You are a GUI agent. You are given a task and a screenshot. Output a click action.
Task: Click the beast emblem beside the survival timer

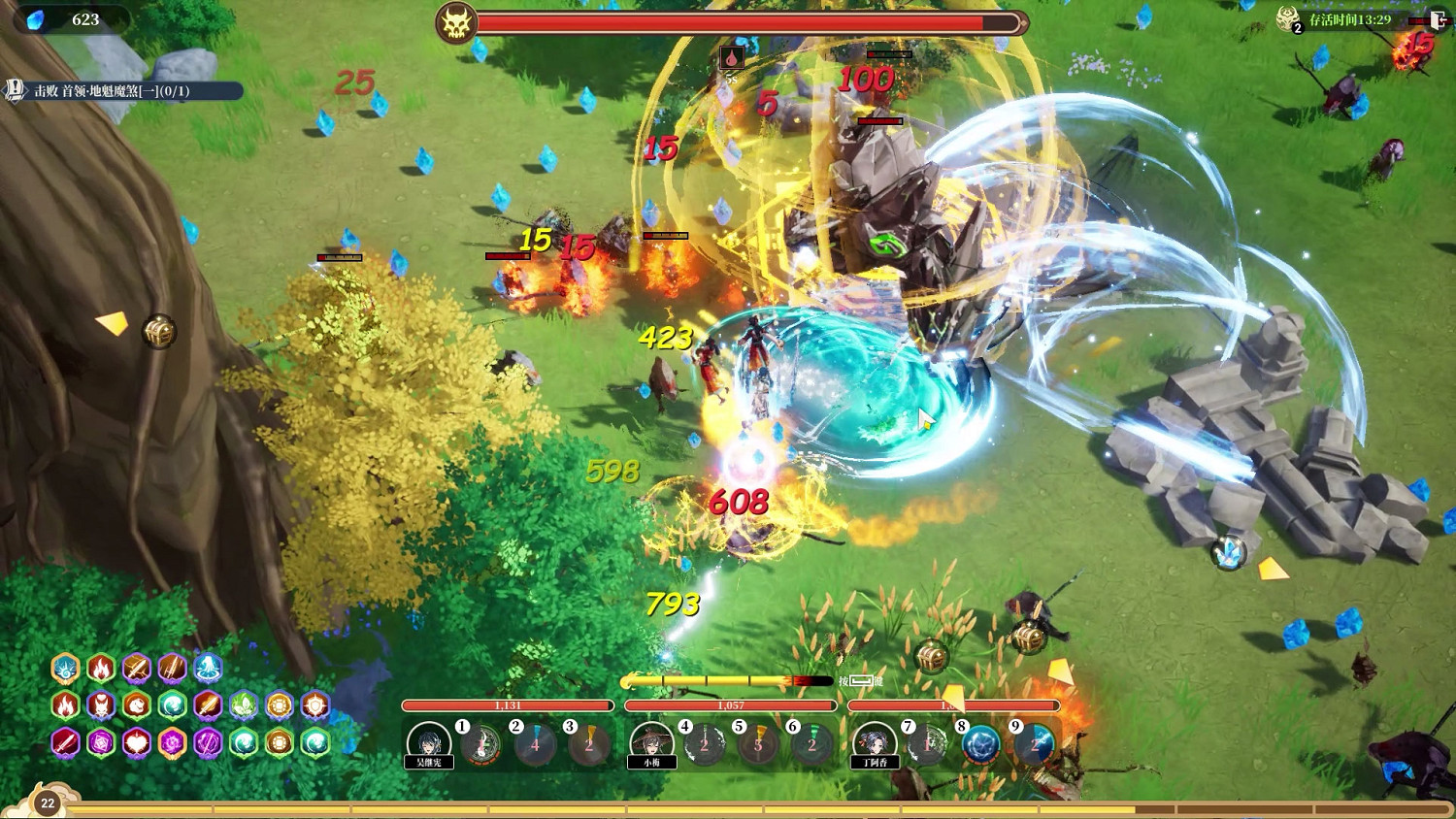click(1289, 18)
